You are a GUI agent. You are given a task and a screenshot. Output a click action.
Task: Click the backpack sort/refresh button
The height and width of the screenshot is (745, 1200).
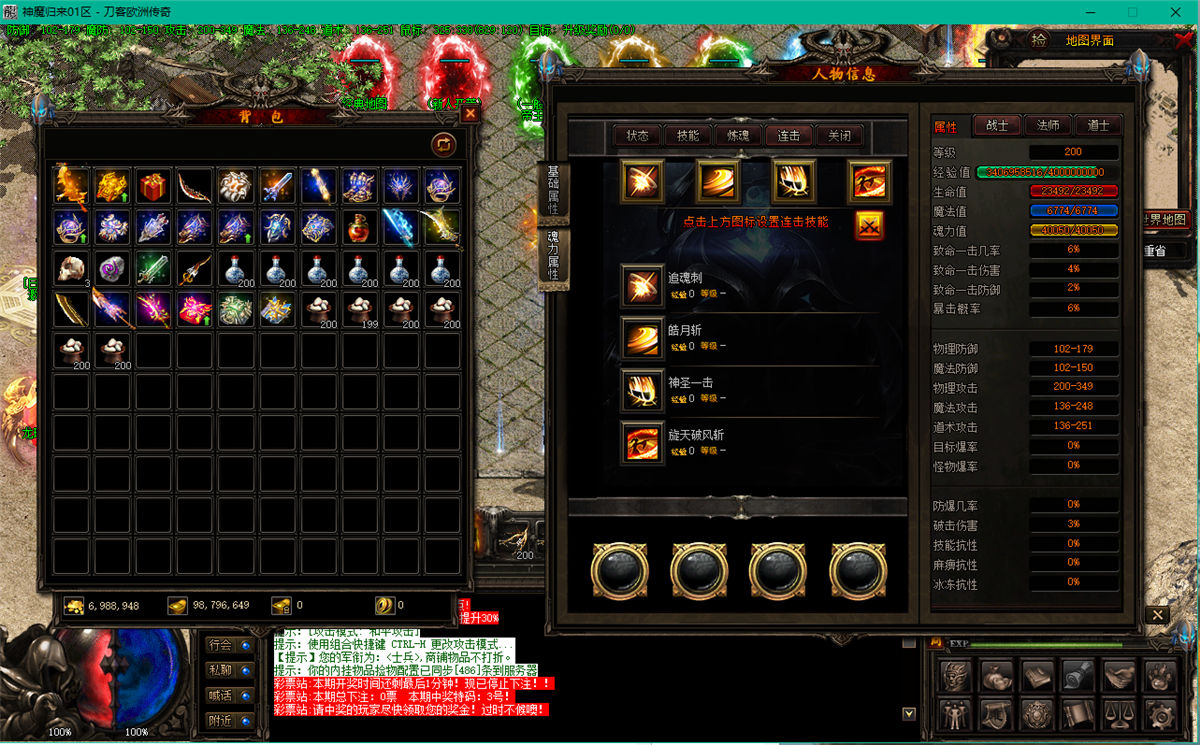(x=443, y=144)
